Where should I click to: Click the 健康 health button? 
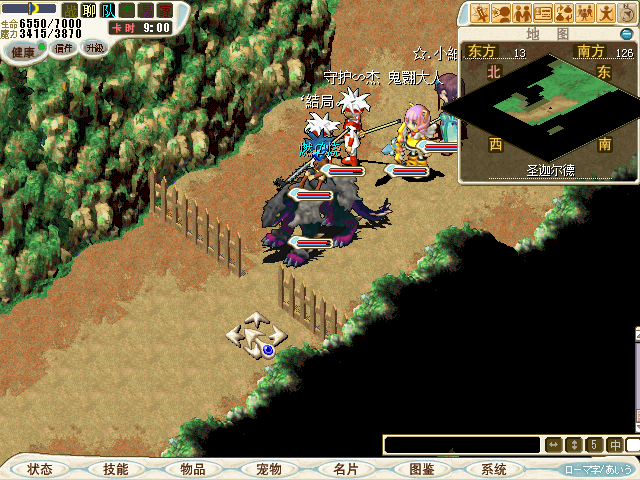(x=24, y=49)
